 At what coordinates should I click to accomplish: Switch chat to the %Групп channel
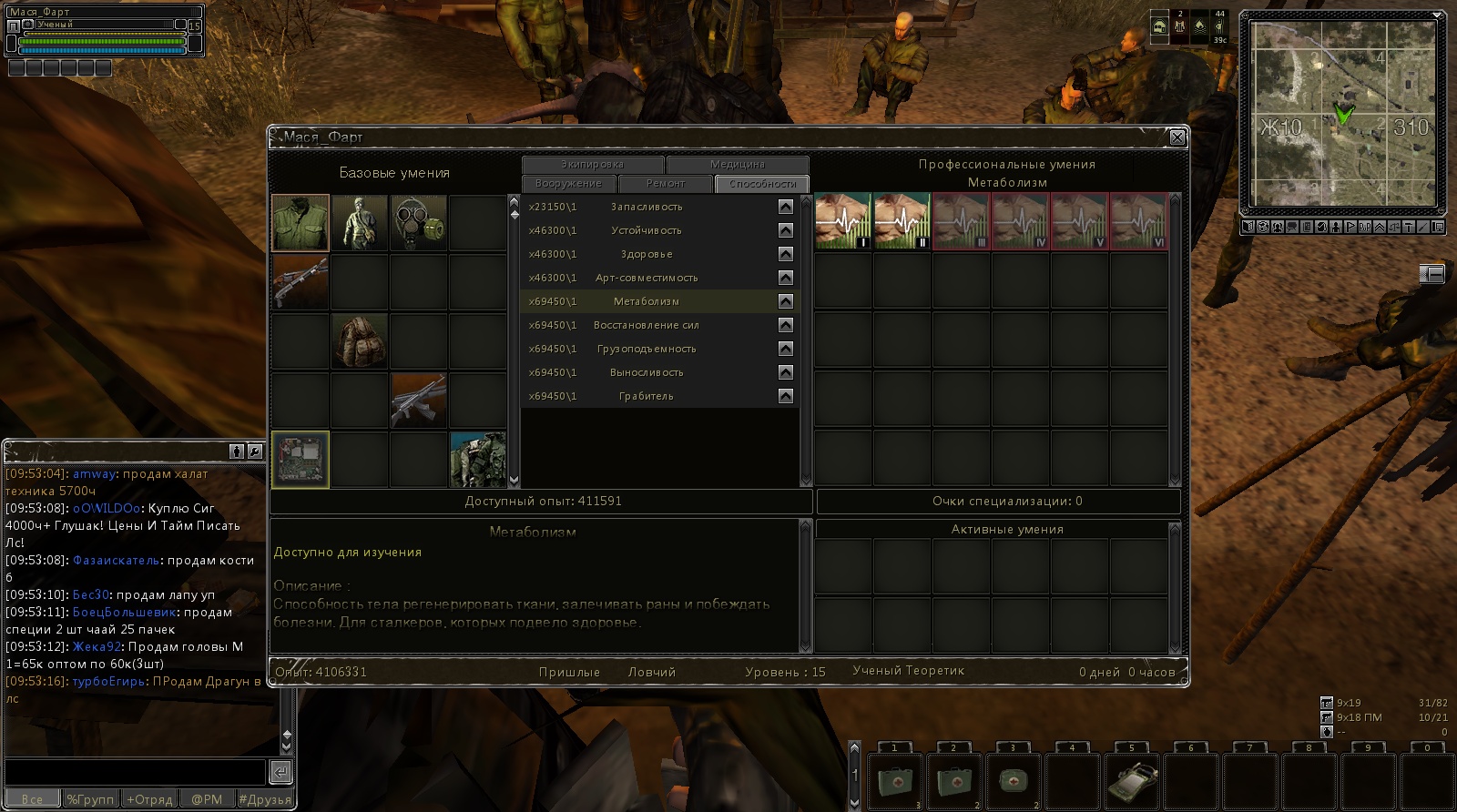[90, 799]
